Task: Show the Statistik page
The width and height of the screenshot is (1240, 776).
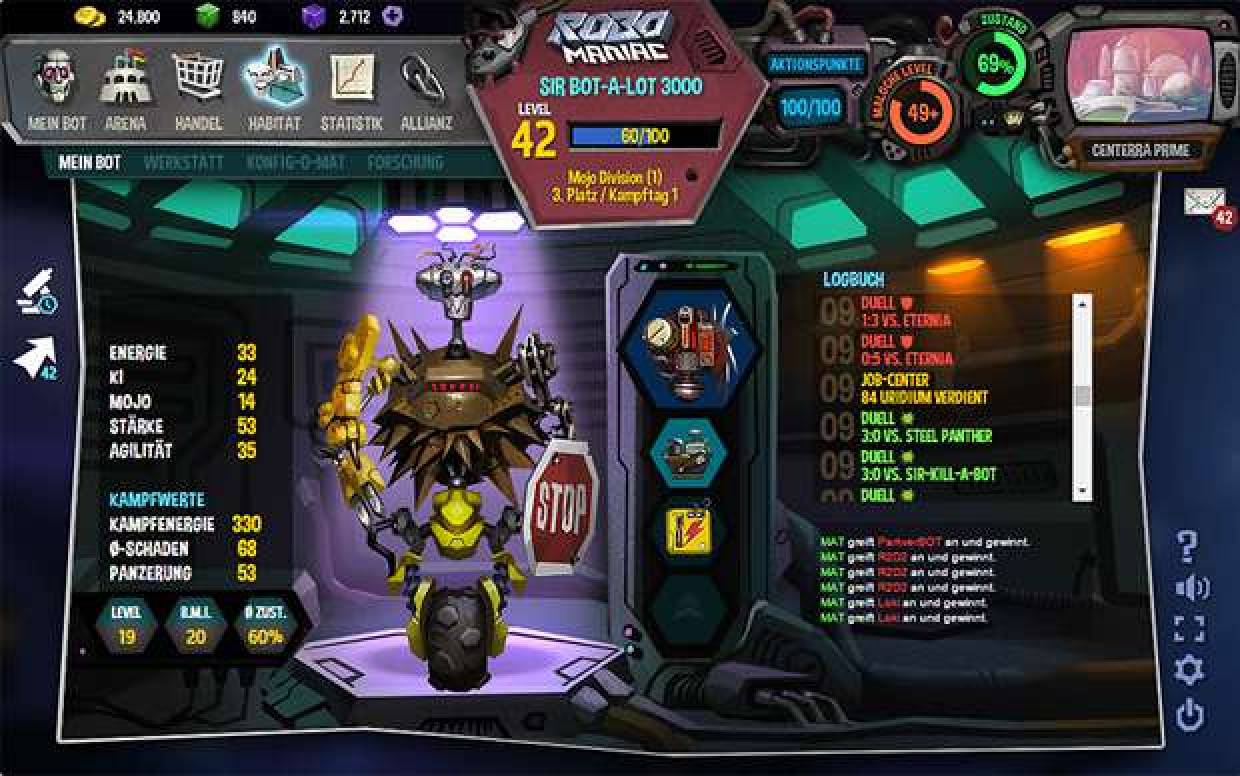Action: [x=351, y=90]
